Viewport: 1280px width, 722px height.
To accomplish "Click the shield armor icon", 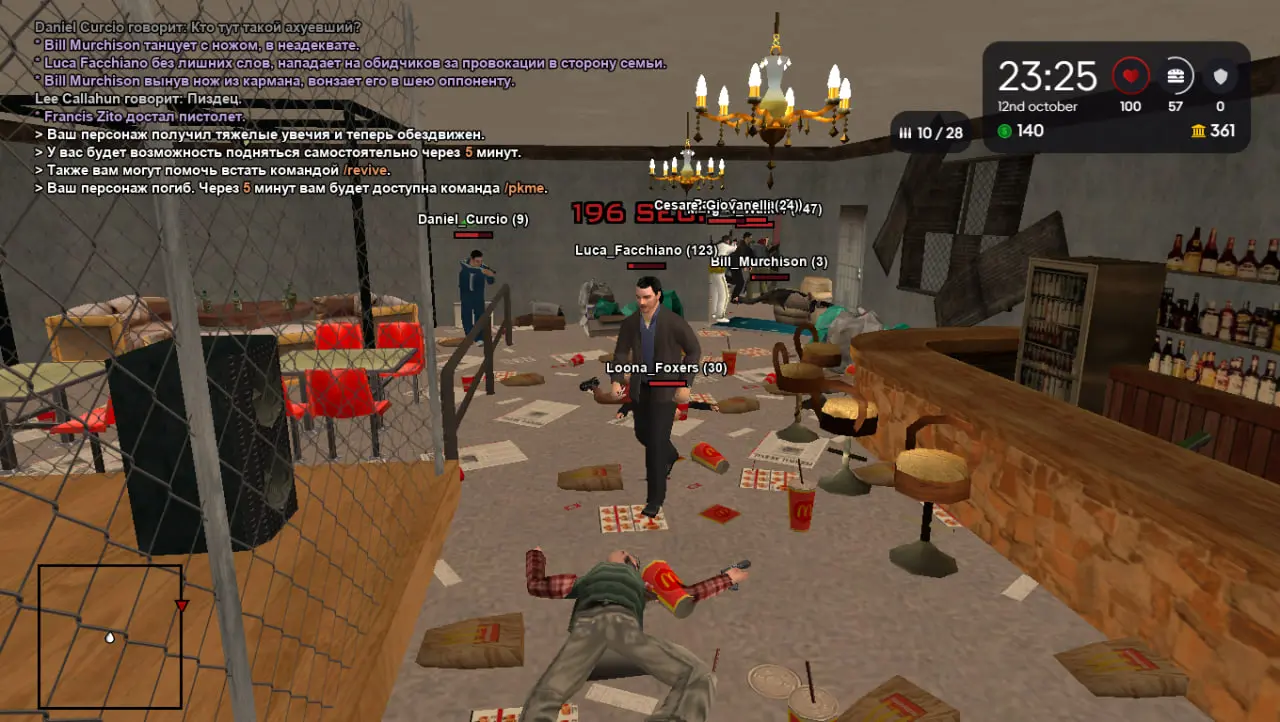I will point(1220,76).
